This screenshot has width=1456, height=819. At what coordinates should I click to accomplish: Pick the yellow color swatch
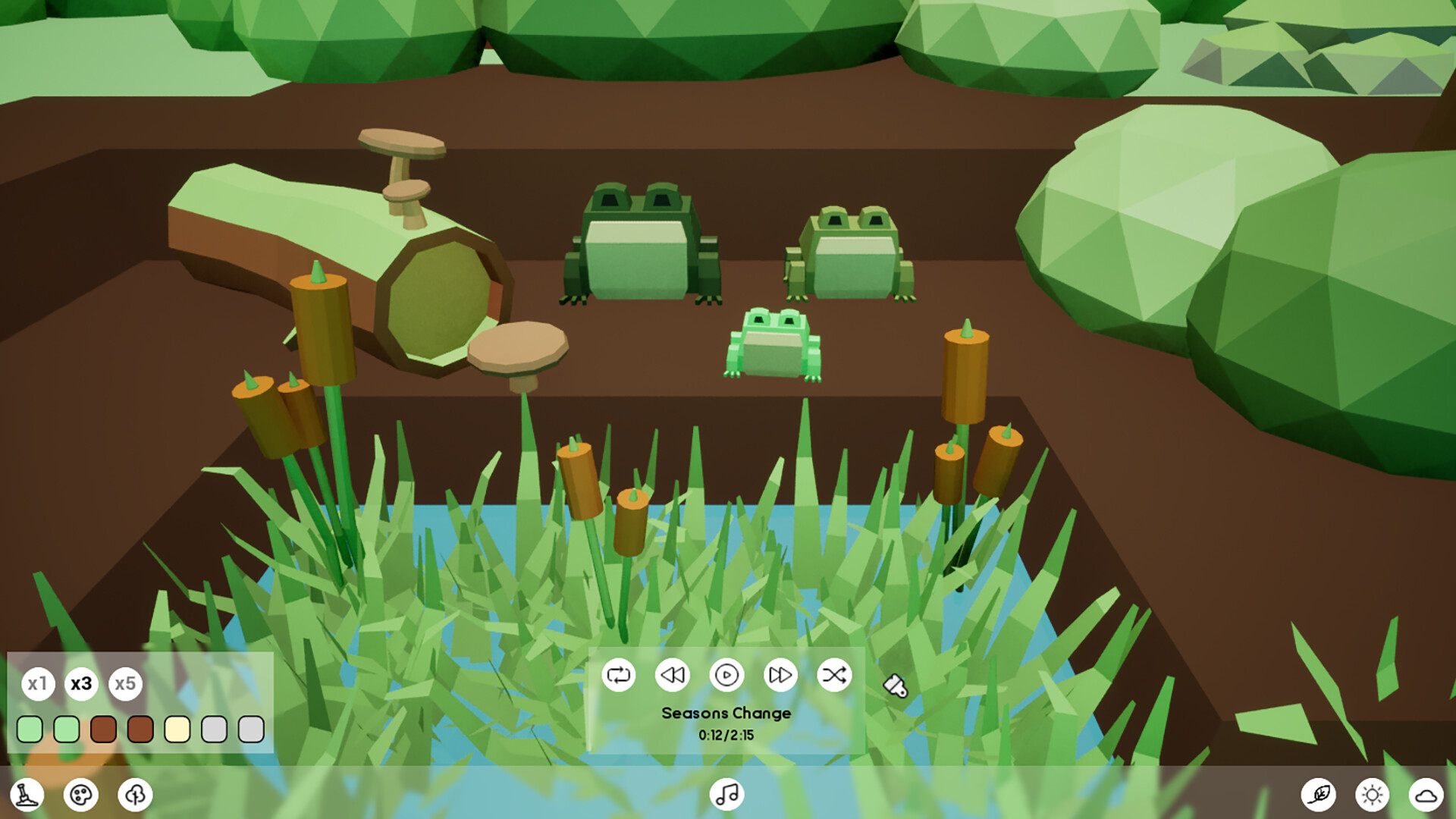pyautogui.click(x=177, y=730)
